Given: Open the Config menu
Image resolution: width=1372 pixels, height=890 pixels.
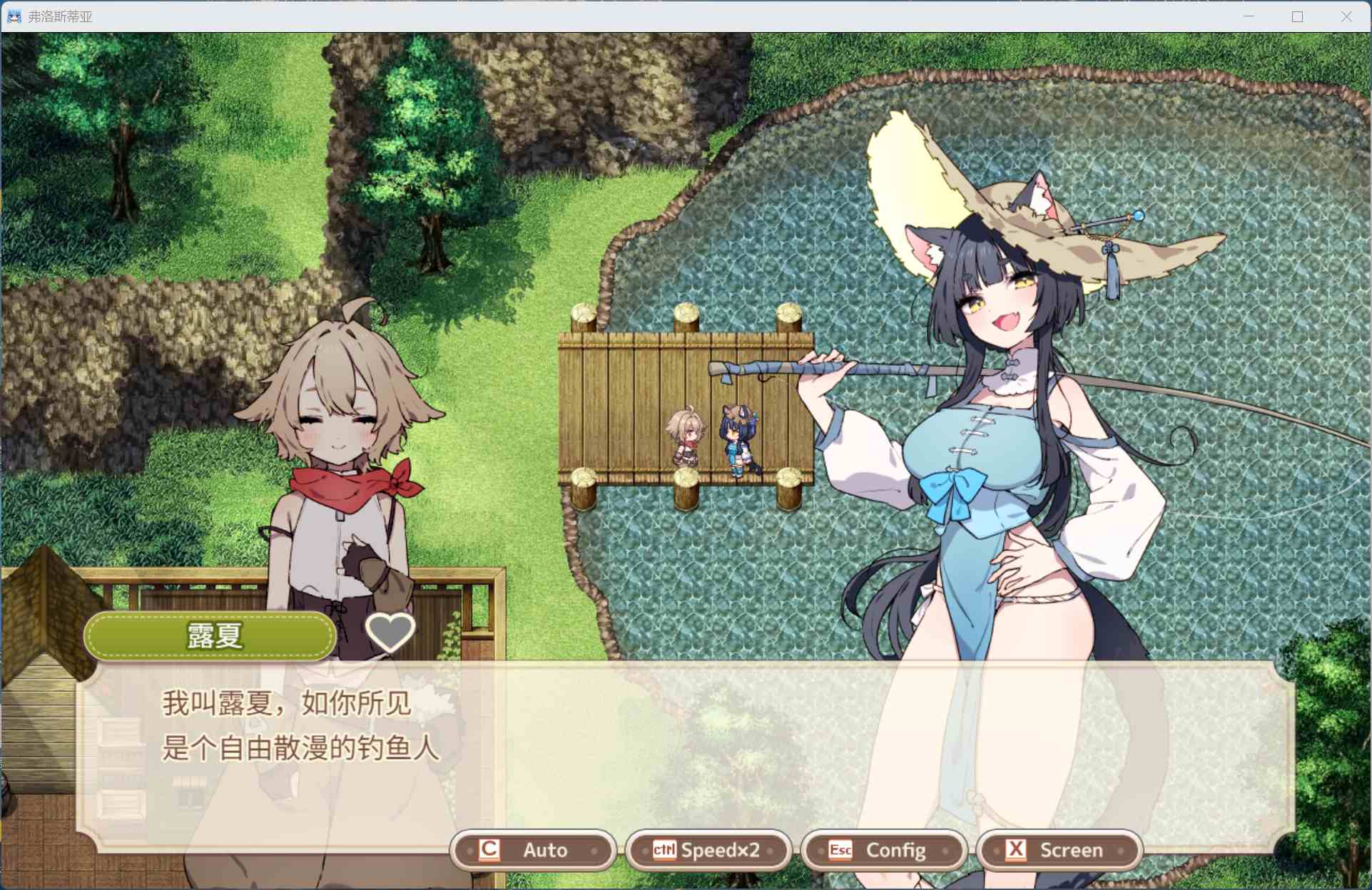Looking at the screenshot, I should pyautogui.click(x=883, y=849).
